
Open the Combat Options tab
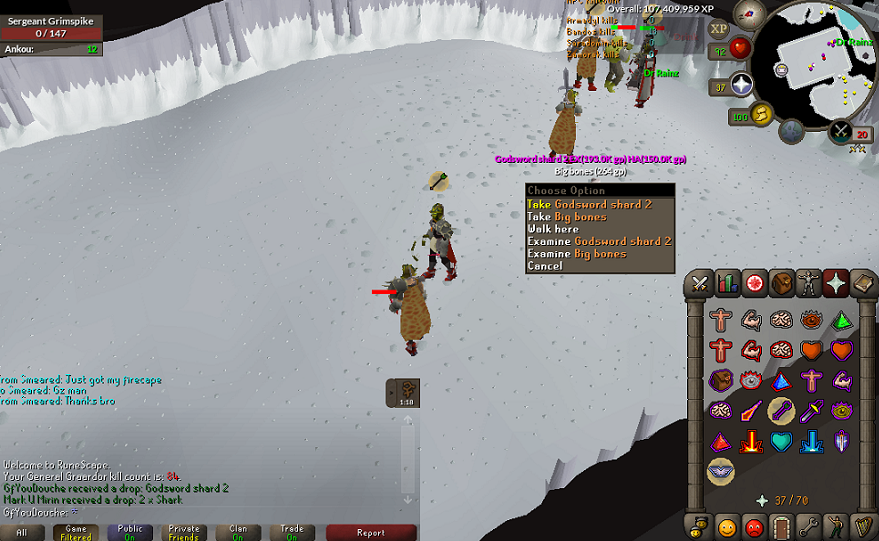(x=700, y=283)
